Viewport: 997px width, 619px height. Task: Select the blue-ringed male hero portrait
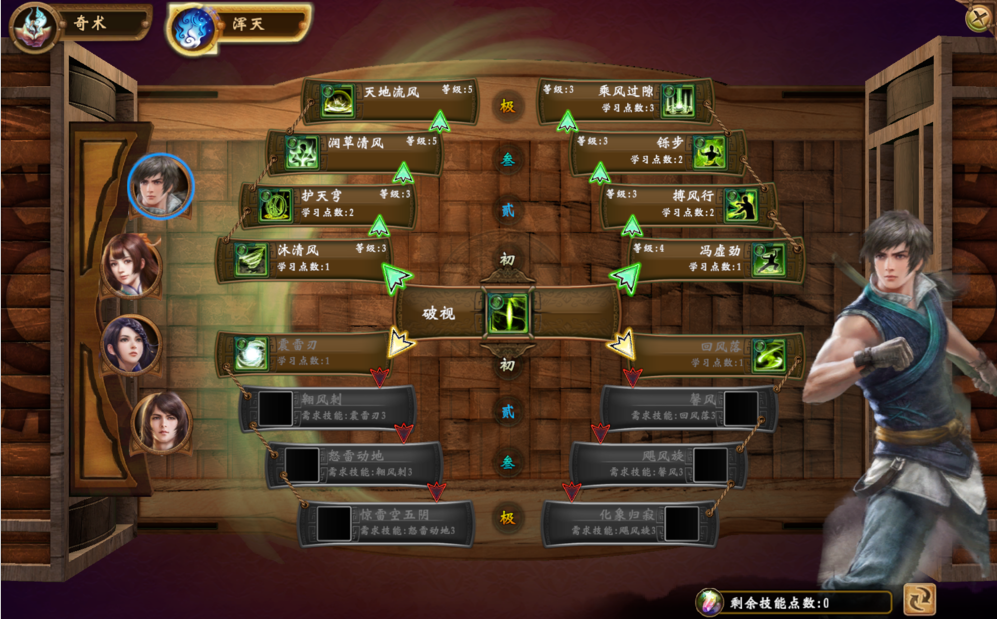click(x=160, y=185)
